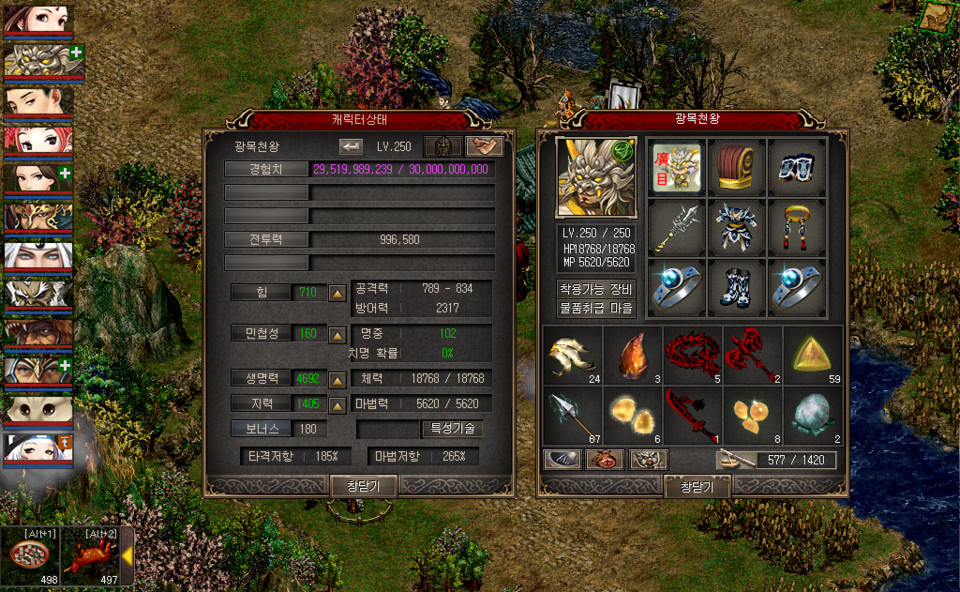
Task: Show 착용가능 장비 wearable equipment
Action: click(596, 289)
